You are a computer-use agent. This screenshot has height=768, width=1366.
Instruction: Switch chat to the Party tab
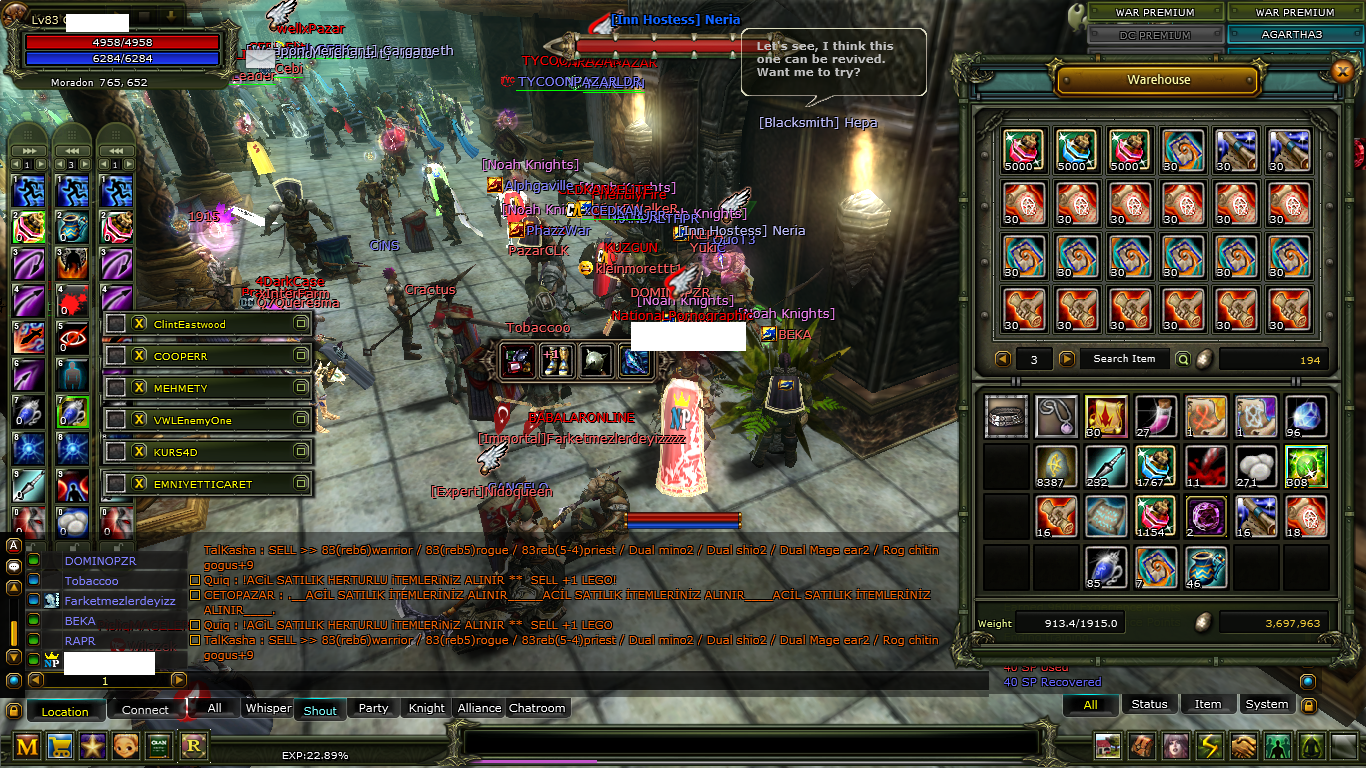coord(373,708)
